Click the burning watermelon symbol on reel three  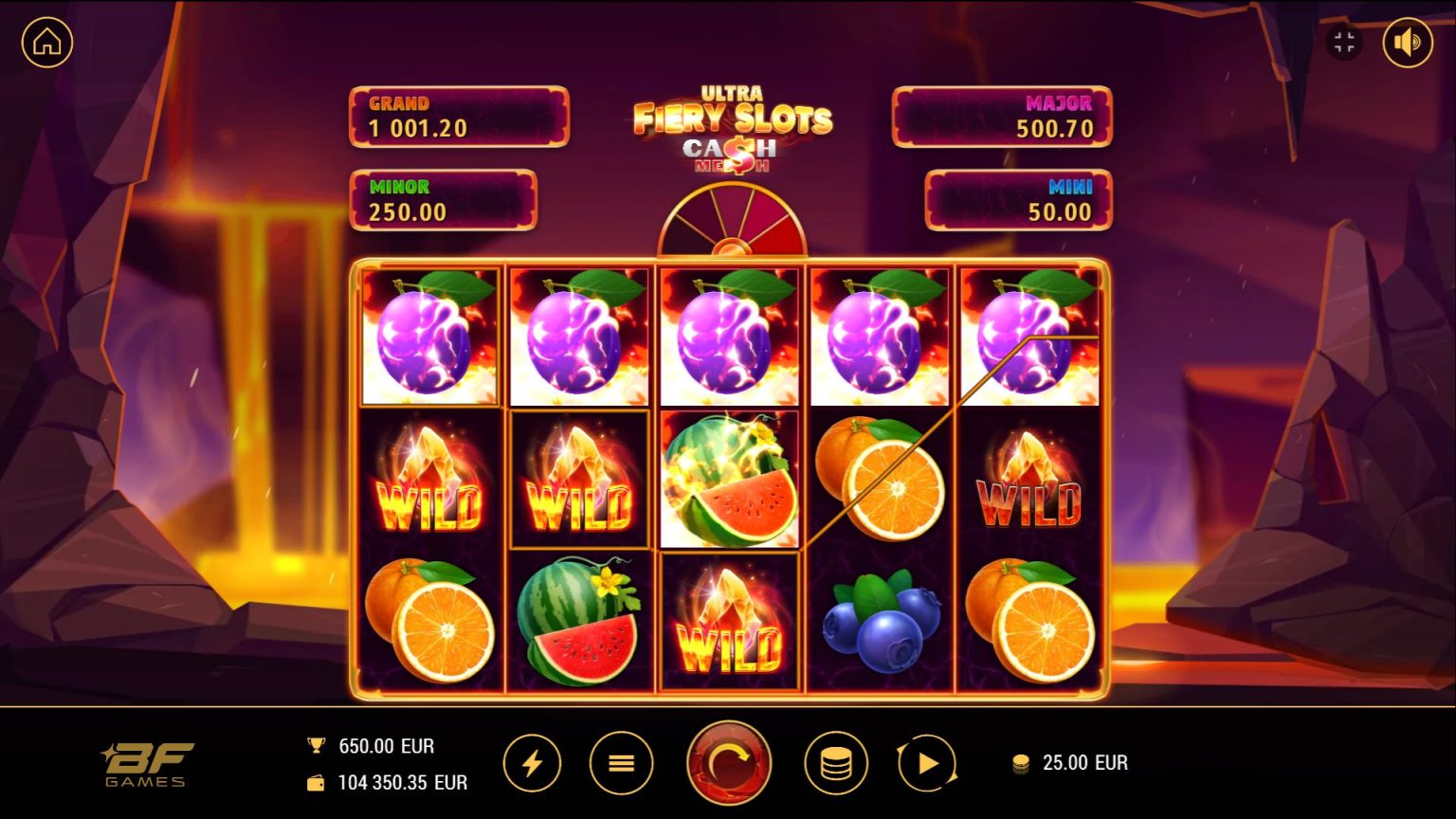click(730, 479)
